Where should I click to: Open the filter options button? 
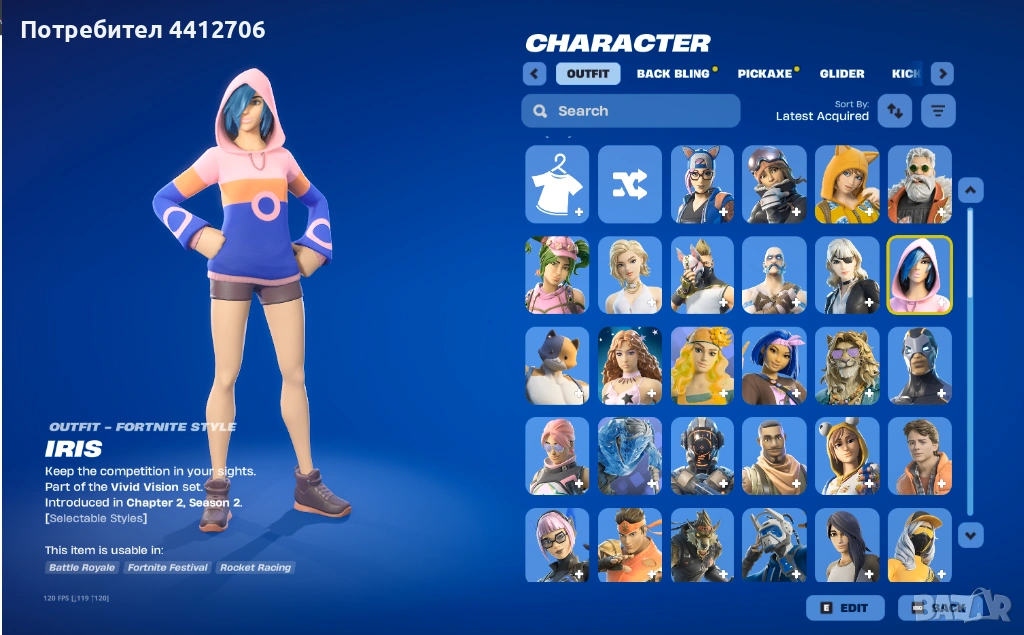point(938,111)
